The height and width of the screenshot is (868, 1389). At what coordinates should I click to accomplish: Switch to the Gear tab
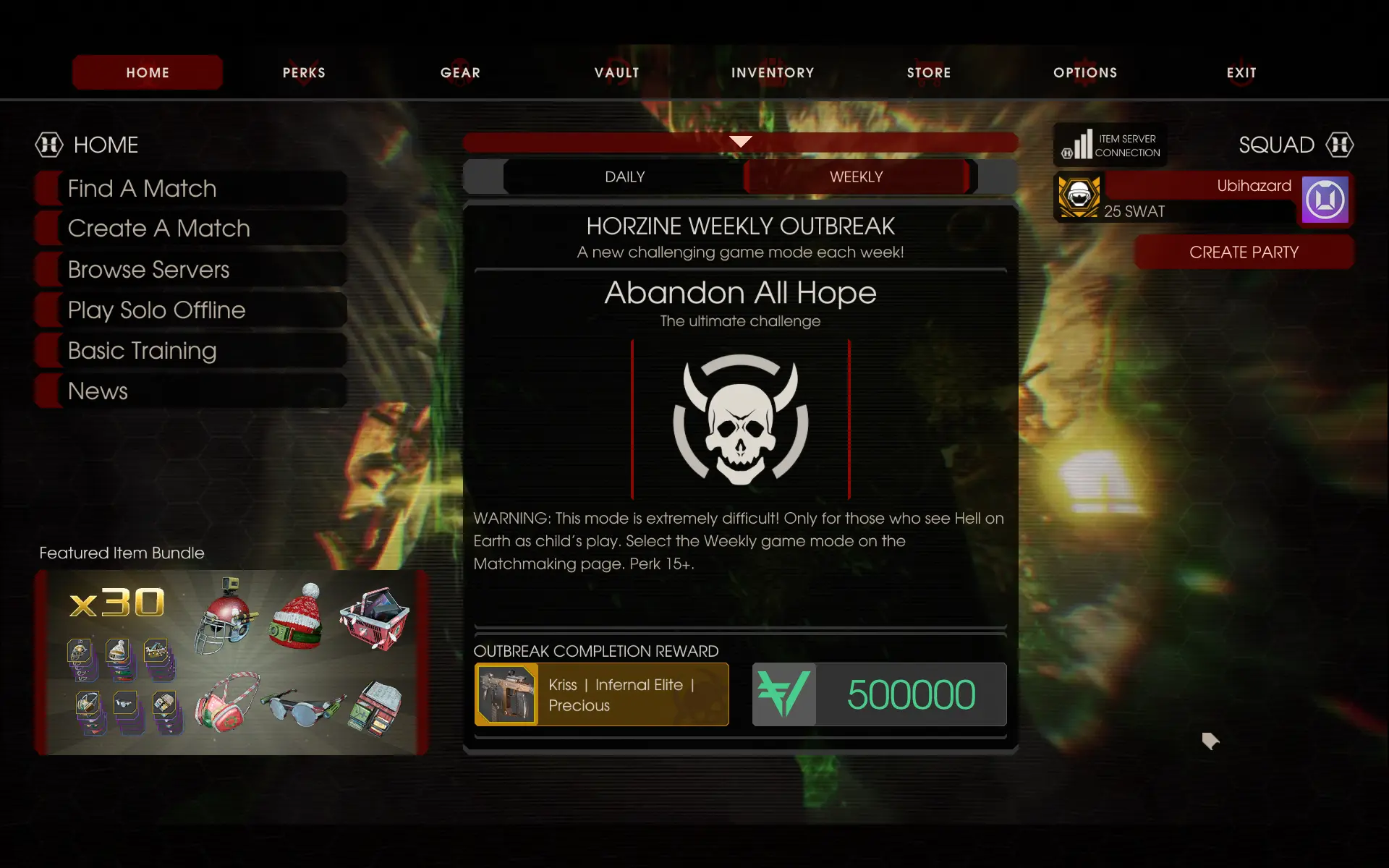click(x=460, y=72)
